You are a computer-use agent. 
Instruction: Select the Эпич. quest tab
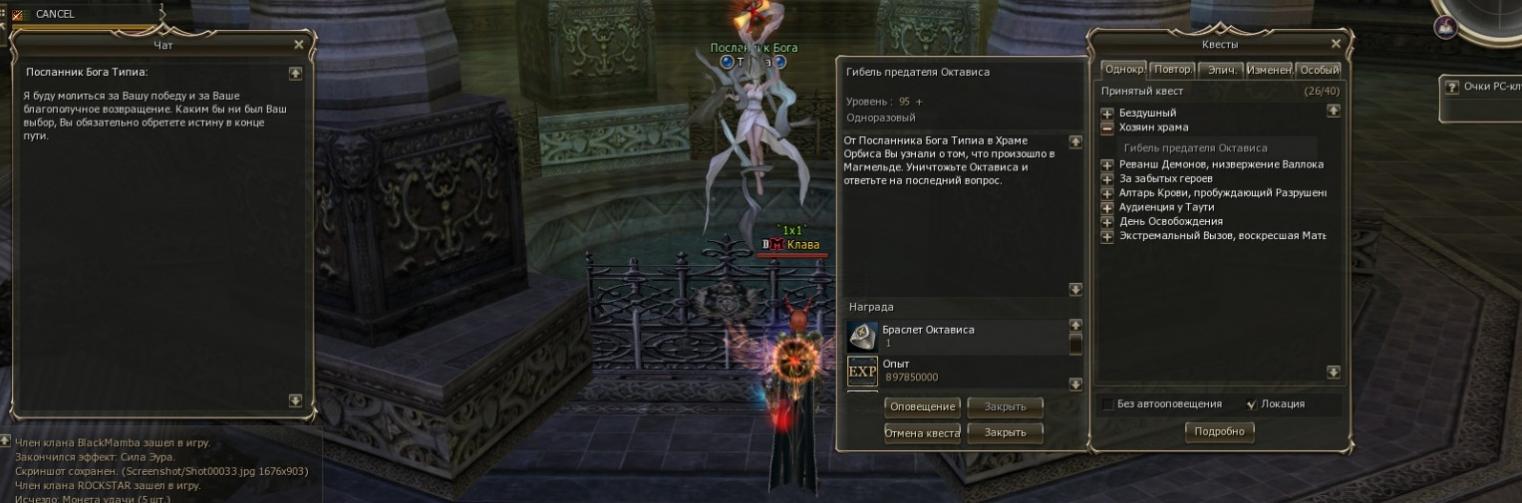pyautogui.click(x=1219, y=70)
